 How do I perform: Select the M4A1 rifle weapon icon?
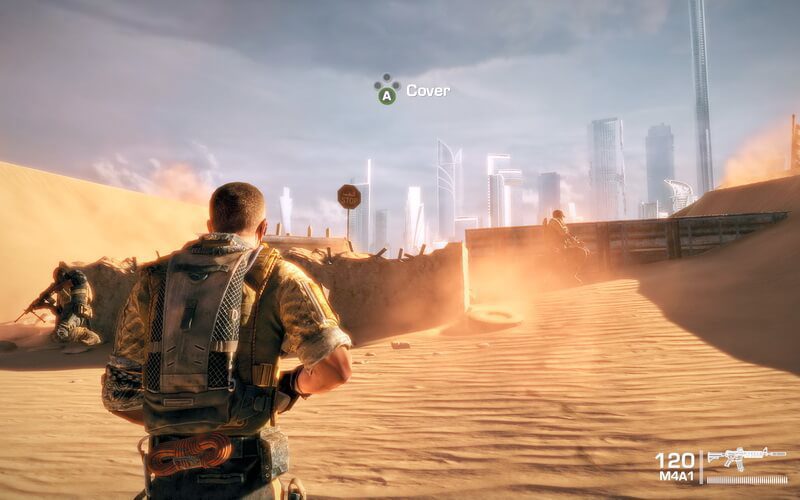(x=746, y=459)
